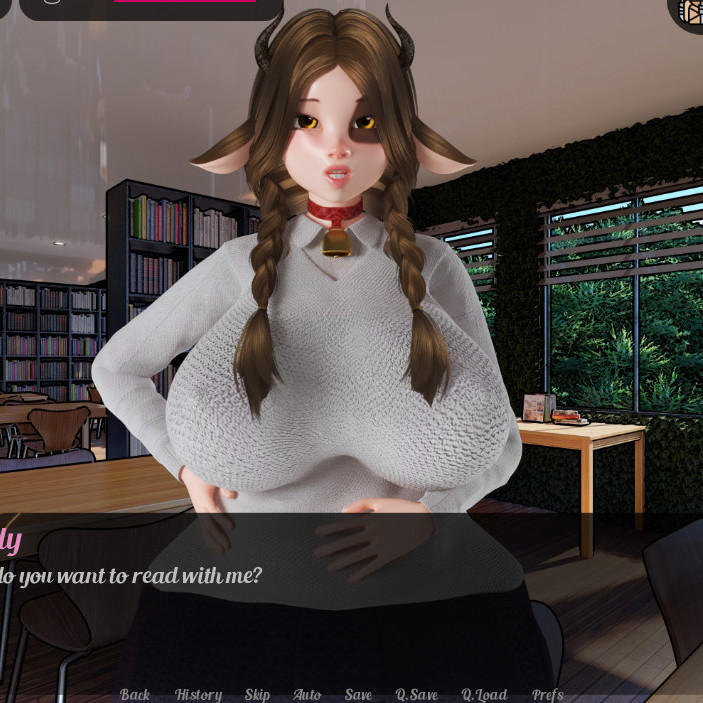703x703 pixels.
Task: Quick load with Q.Load
Action: [484, 694]
